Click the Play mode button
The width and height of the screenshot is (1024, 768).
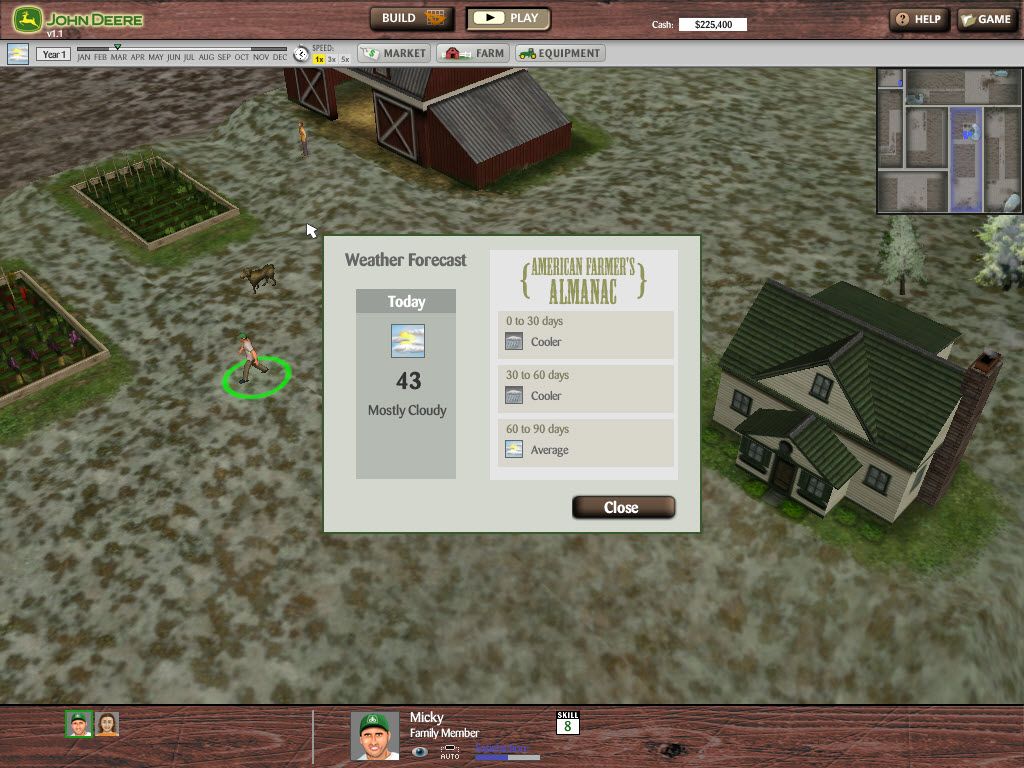(x=509, y=18)
